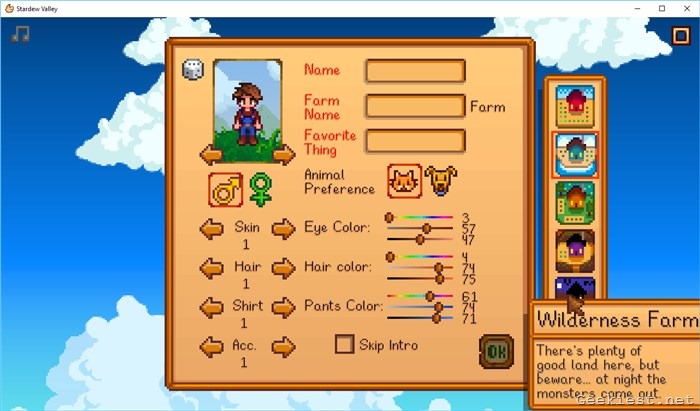
Task: Choose the Wilderness Farm map option
Action: (x=575, y=290)
